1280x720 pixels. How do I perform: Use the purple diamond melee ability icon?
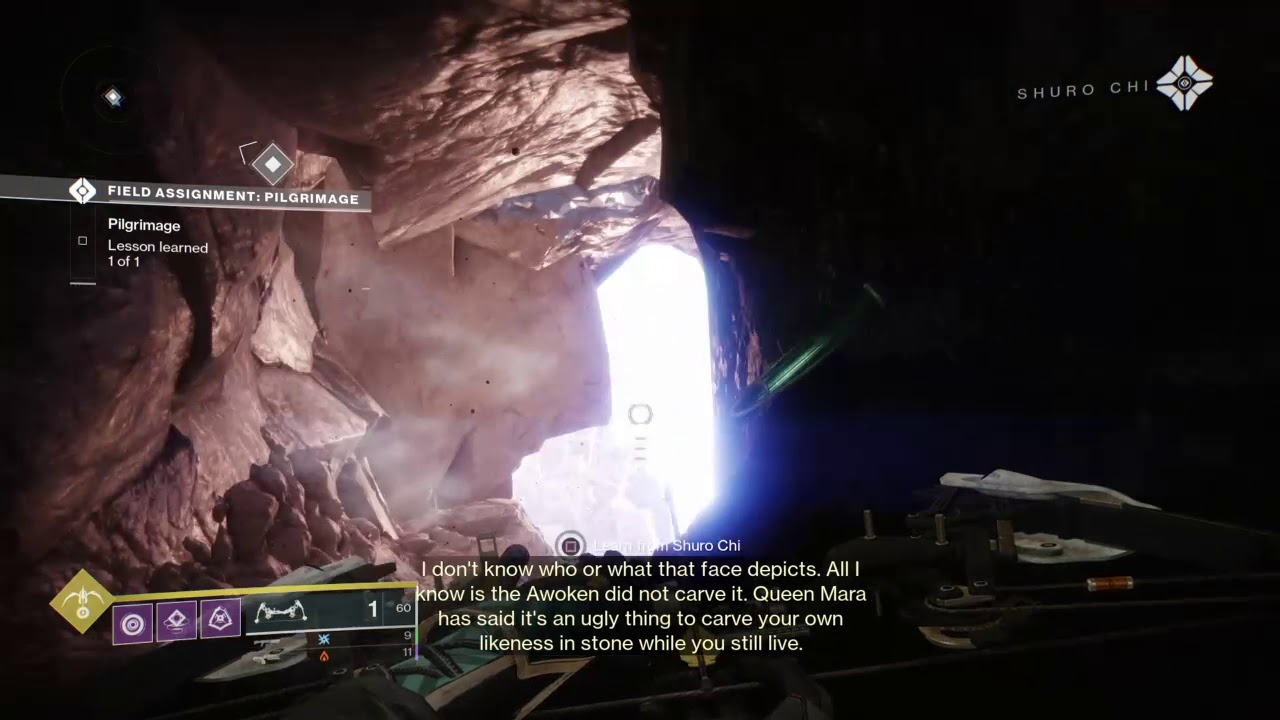point(176,621)
